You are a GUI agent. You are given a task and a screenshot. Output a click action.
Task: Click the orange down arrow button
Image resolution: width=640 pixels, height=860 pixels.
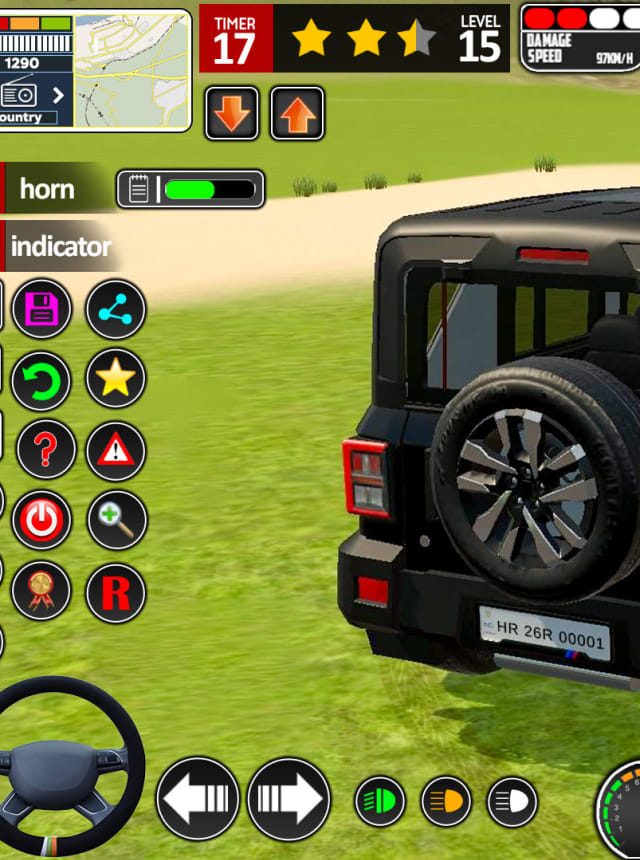pyautogui.click(x=232, y=114)
